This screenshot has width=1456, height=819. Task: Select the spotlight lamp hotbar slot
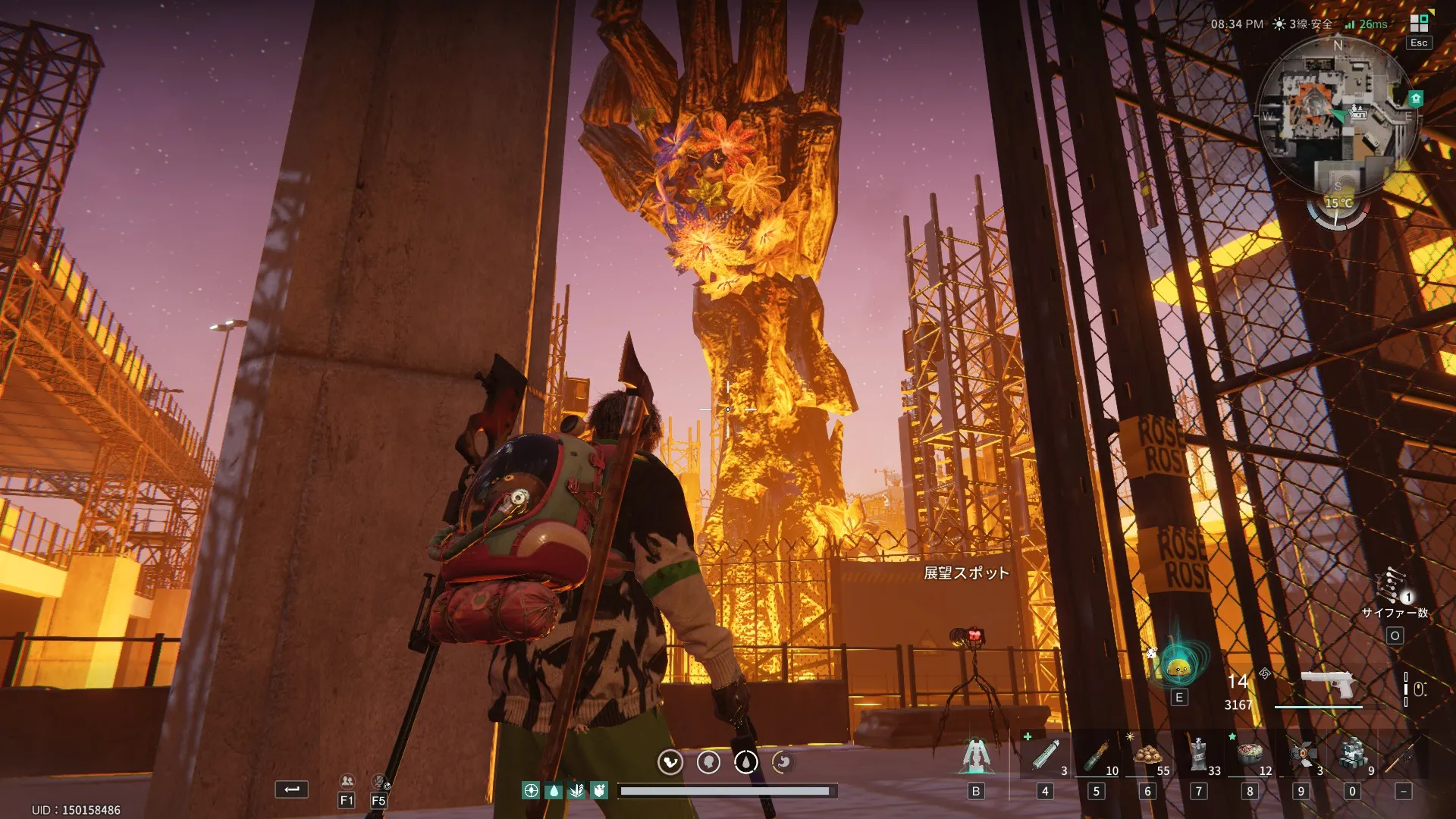[x=1301, y=755]
